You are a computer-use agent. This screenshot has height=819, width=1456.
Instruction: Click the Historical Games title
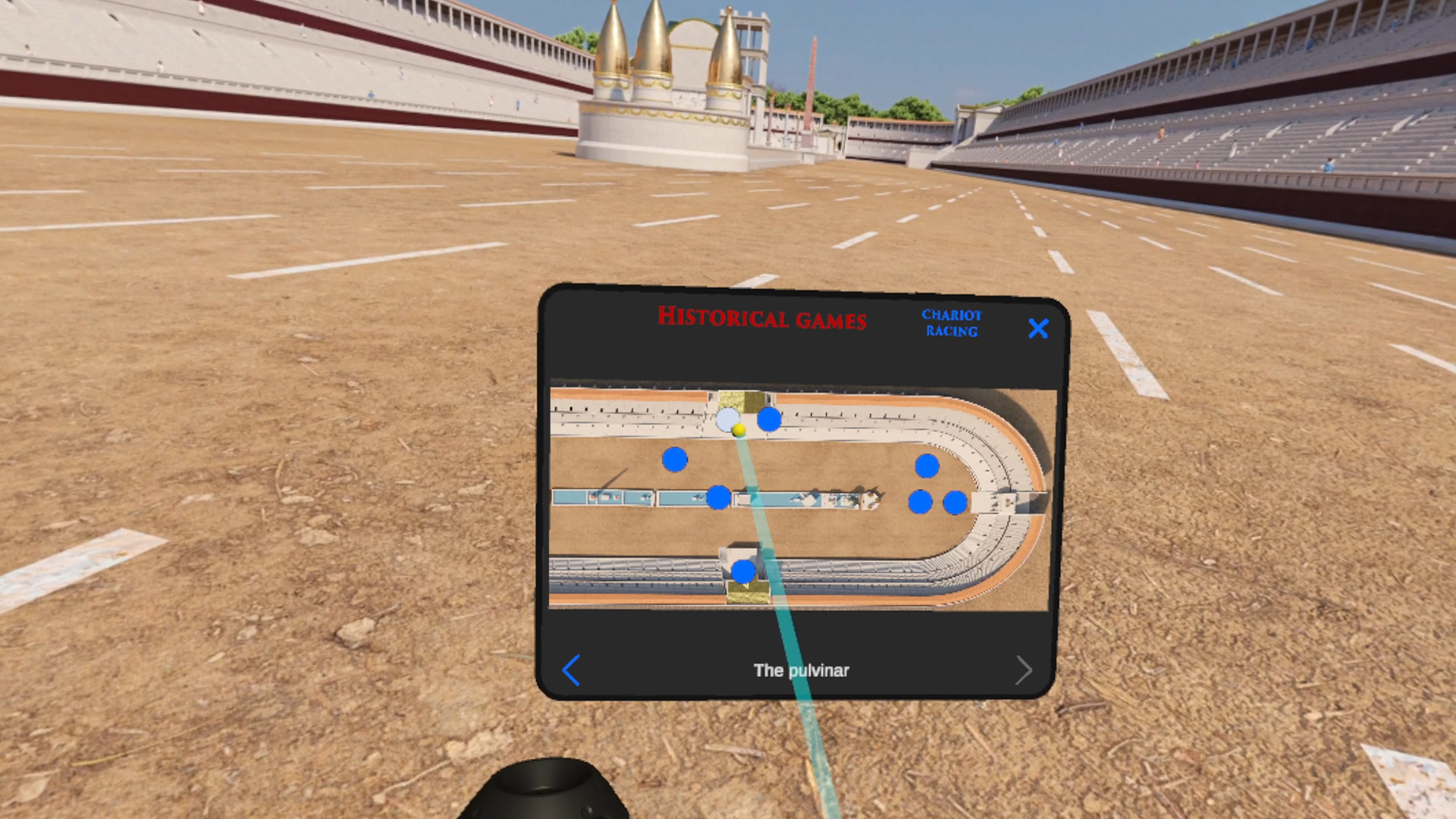click(x=762, y=320)
